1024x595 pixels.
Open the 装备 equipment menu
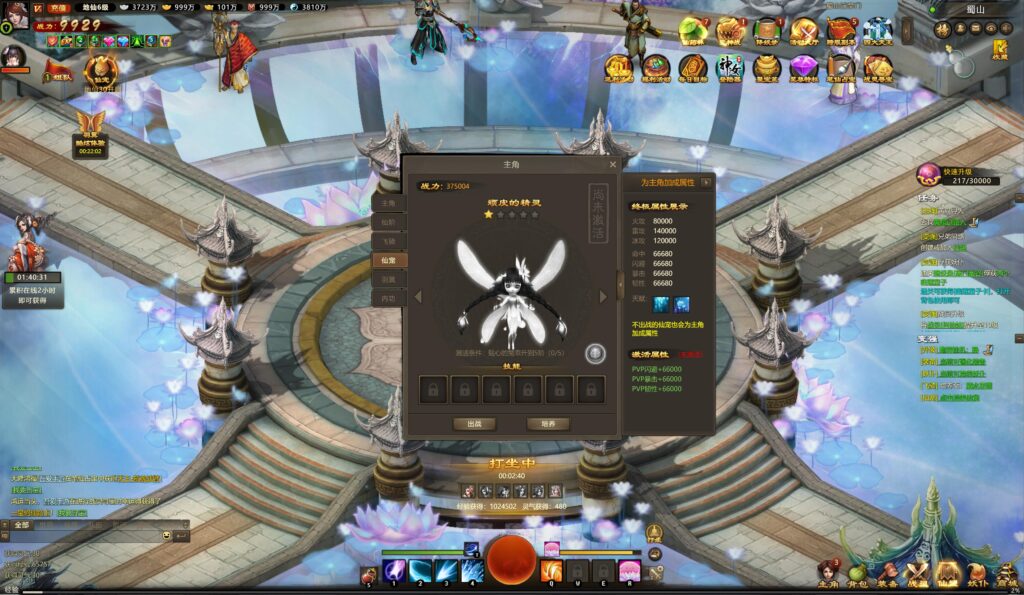click(x=888, y=573)
